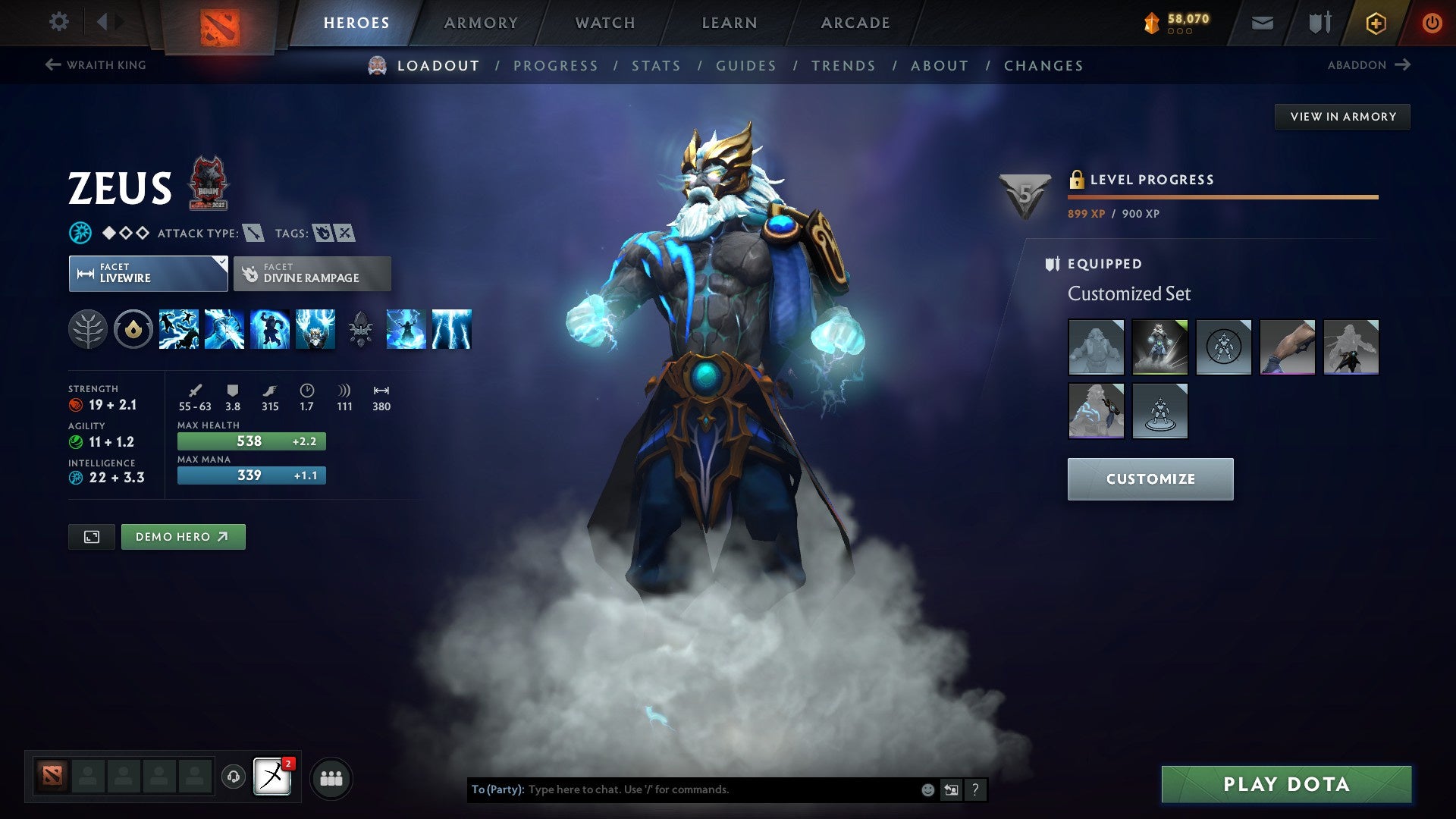Click the Aghanim's Scepter upgrade icon
The width and height of the screenshot is (1456, 819).
click(362, 328)
